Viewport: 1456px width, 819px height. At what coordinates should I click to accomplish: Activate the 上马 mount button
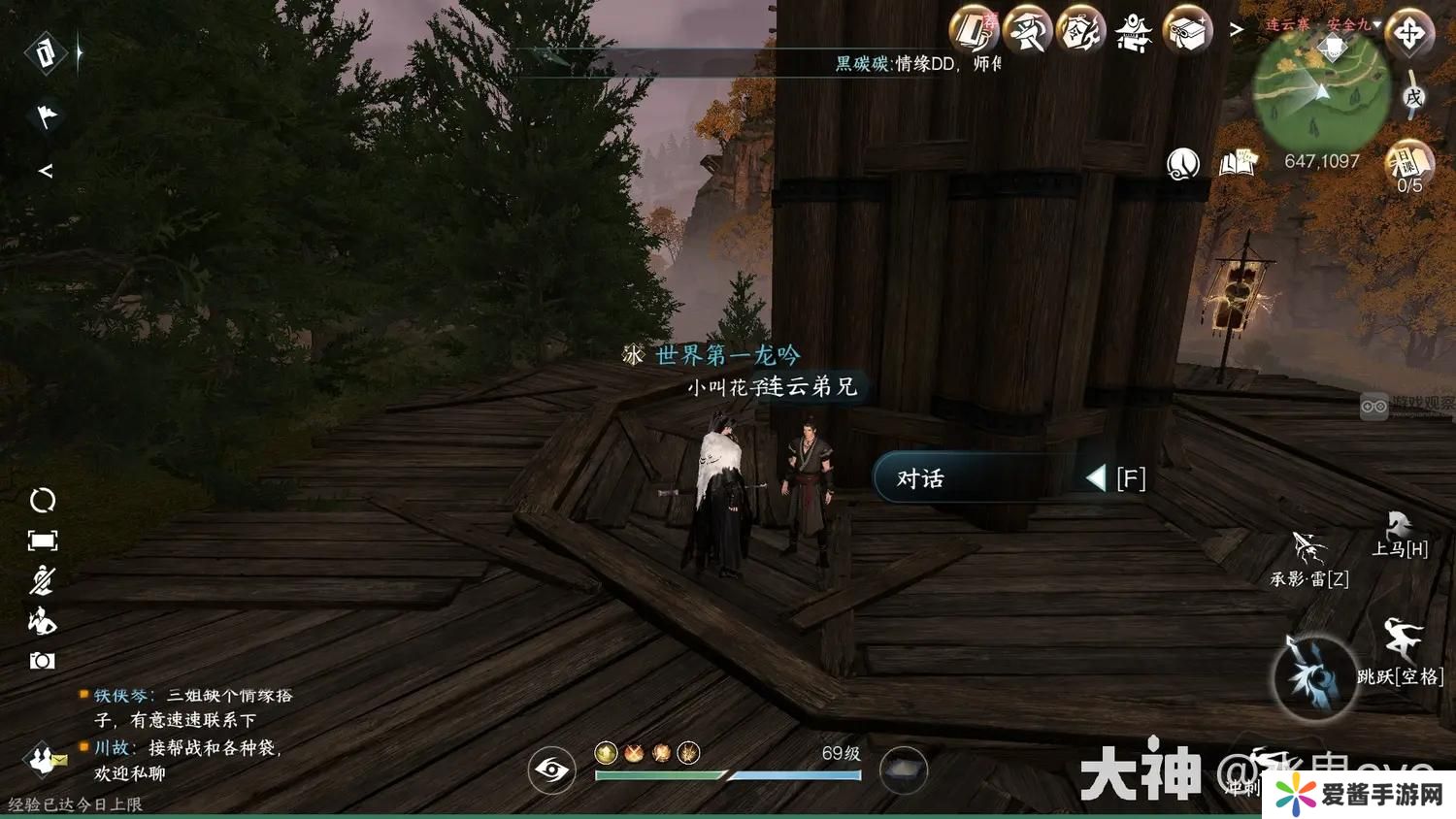[1399, 535]
